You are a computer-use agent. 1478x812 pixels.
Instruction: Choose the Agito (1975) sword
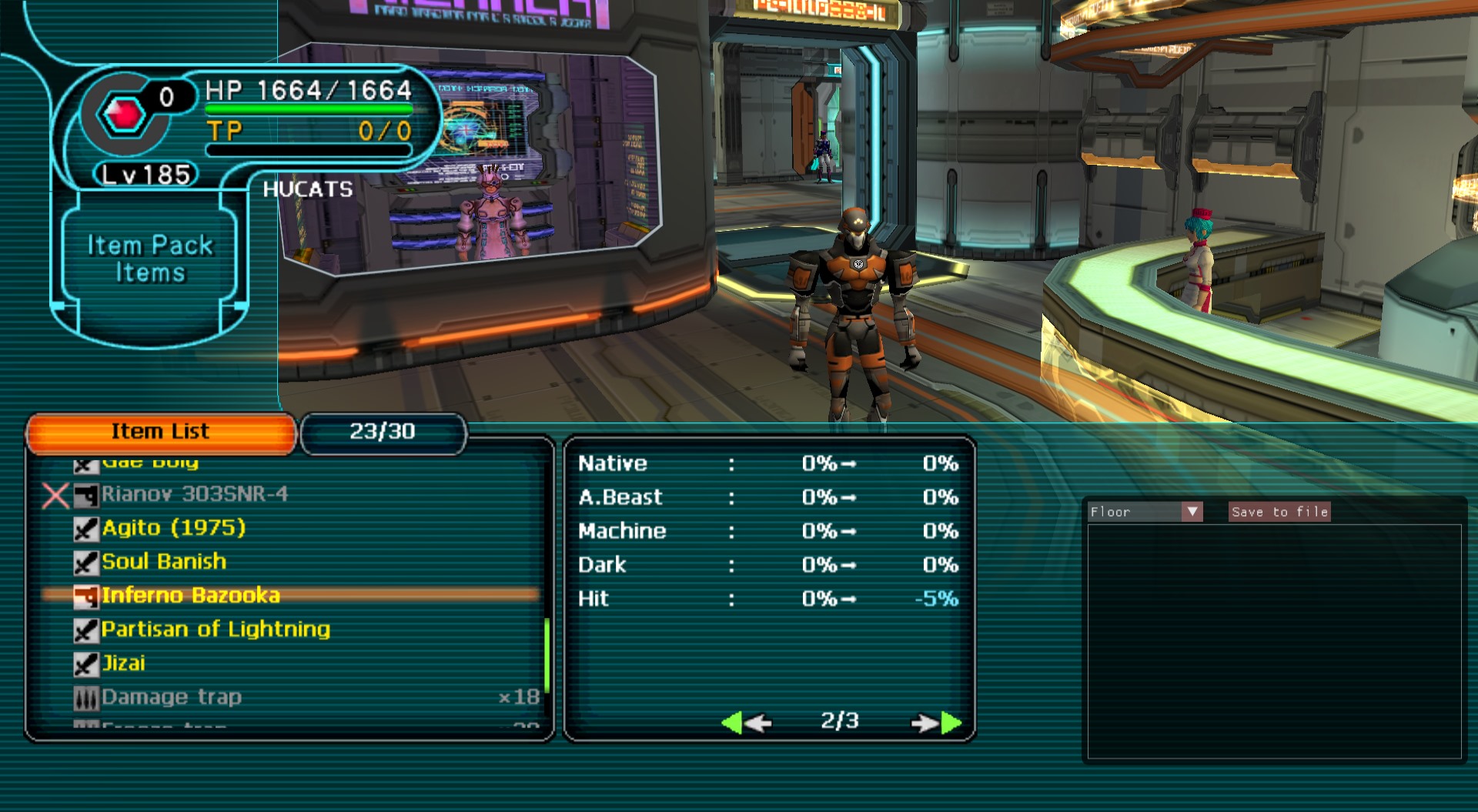coord(173,528)
